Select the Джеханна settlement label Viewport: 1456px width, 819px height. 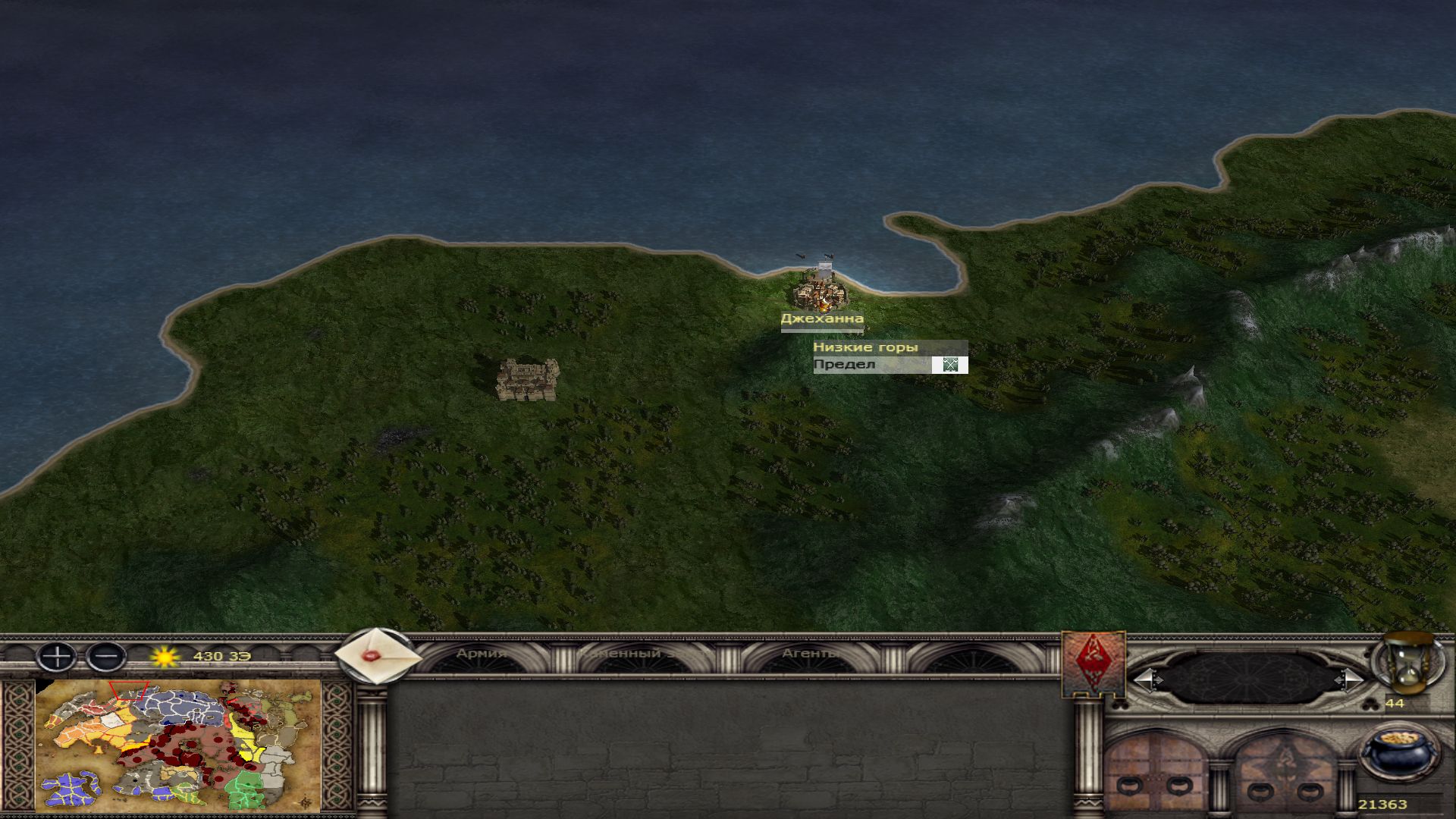822,319
